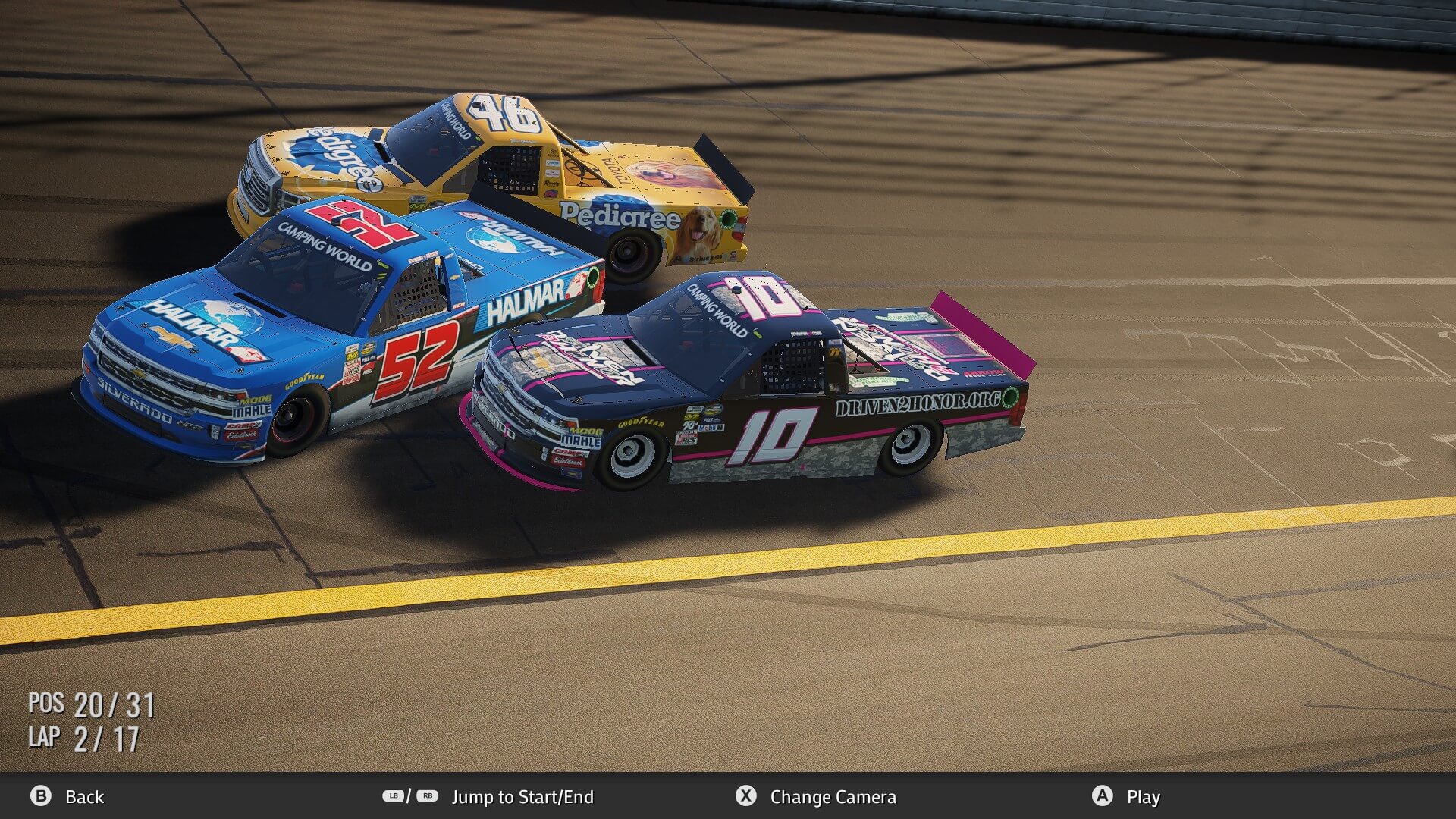Image resolution: width=1456 pixels, height=819 pixels.
Task: Go back using the Back label
Action: (x=84, y=797)
